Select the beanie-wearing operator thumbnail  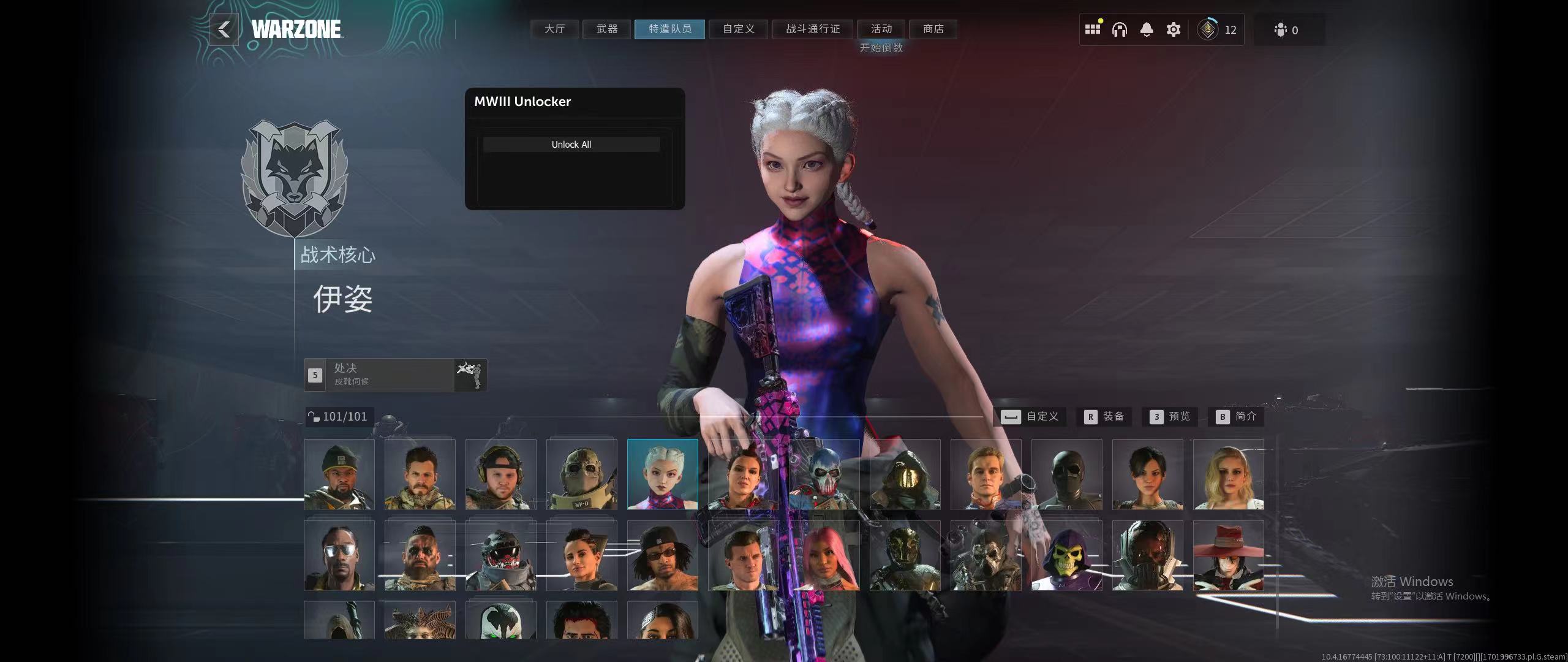[339, 474]
